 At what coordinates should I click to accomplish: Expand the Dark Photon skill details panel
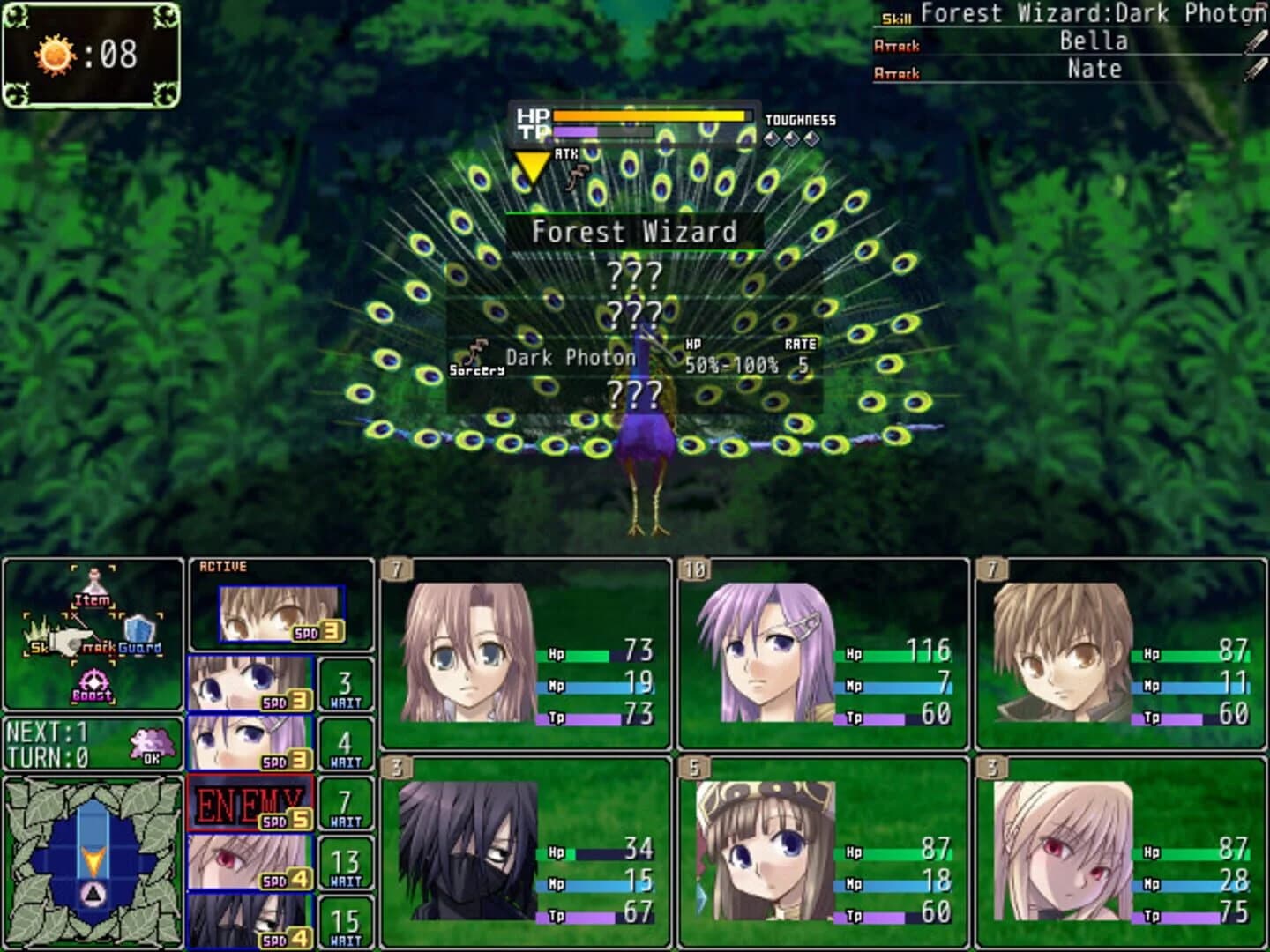point(570,358)
